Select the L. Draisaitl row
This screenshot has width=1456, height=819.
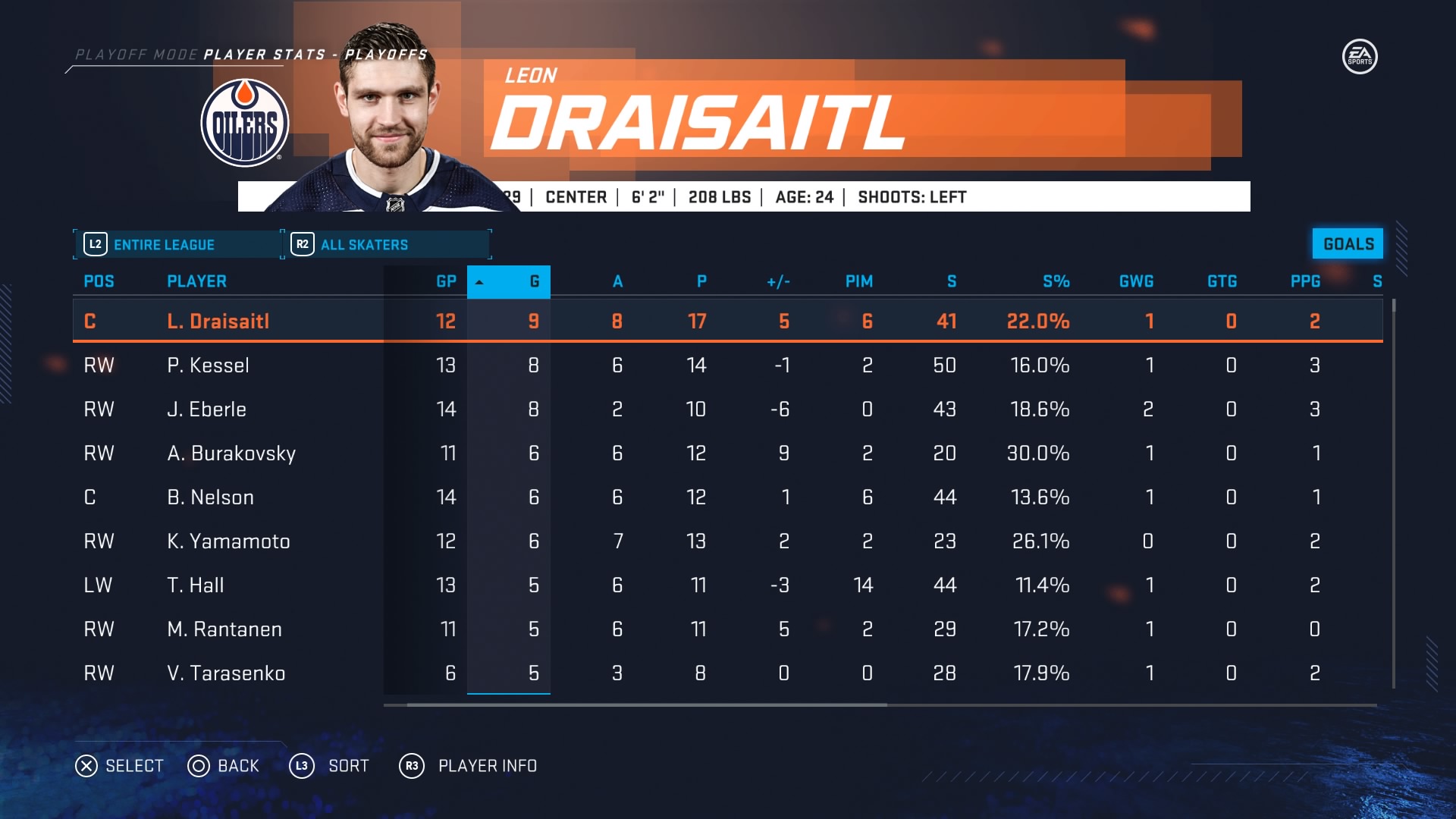coord(218,321)
